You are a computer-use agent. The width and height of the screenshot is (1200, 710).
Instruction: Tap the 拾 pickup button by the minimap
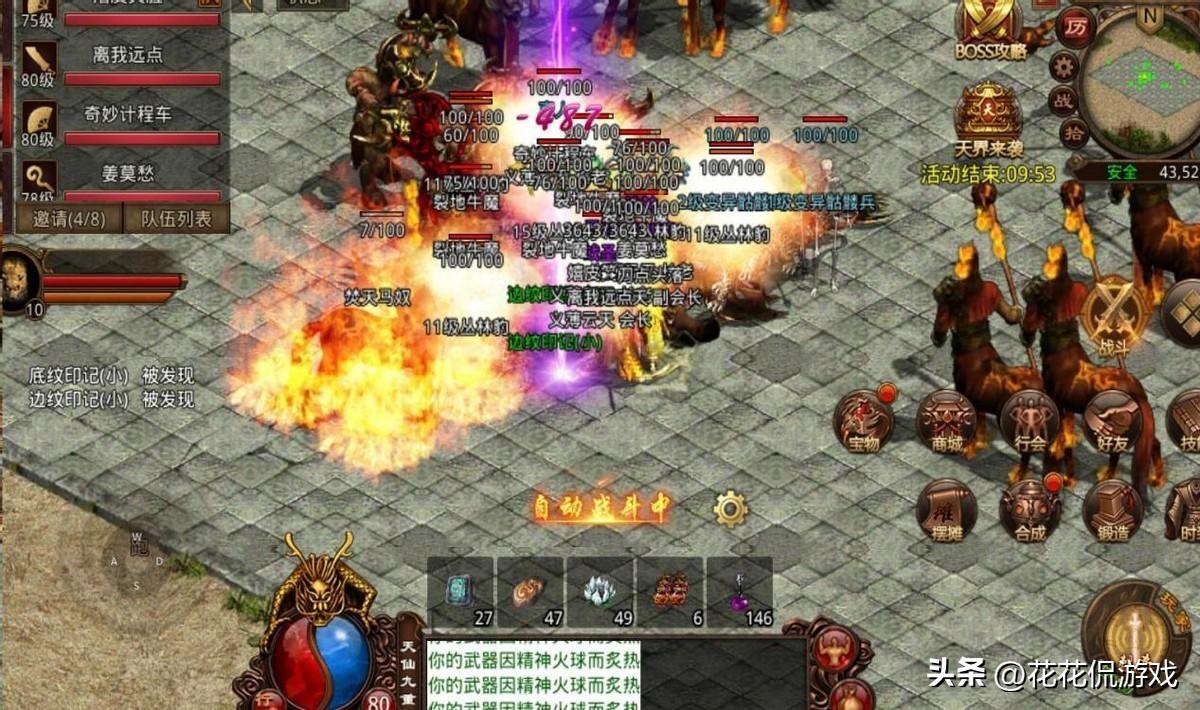click(1074, 132)
